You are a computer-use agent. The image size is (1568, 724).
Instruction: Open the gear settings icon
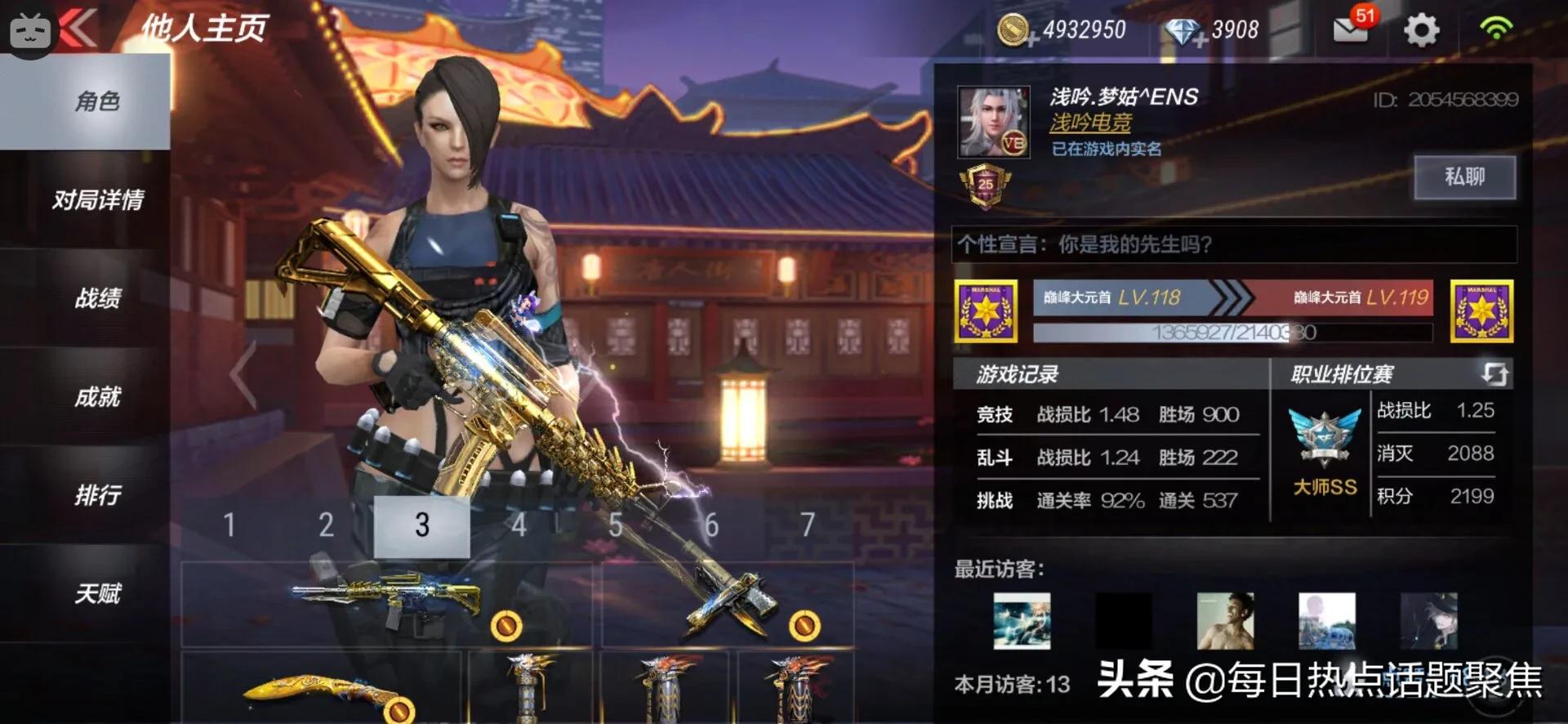pyautogui.click(x=1421, y=30)
